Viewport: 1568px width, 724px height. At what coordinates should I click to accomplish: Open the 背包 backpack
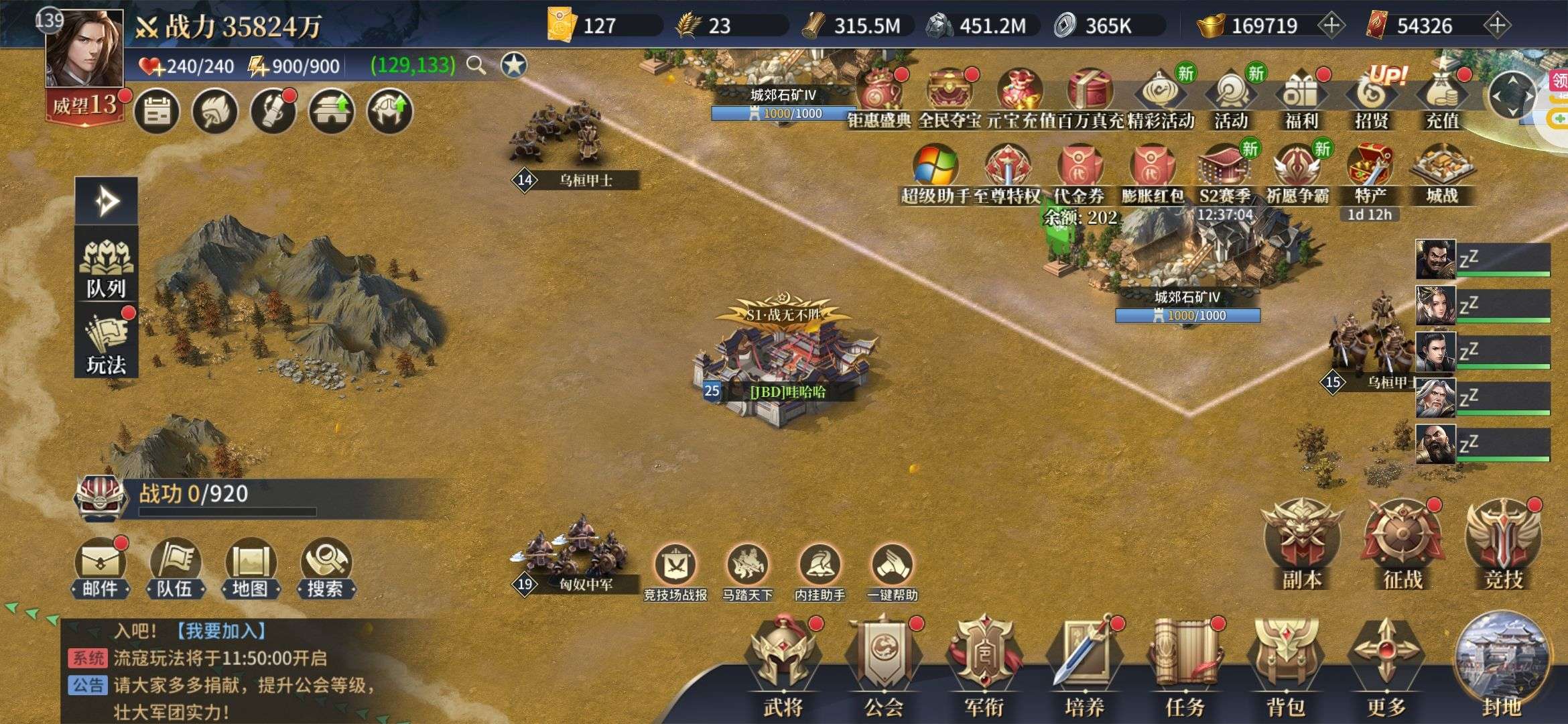[1285, 664]
